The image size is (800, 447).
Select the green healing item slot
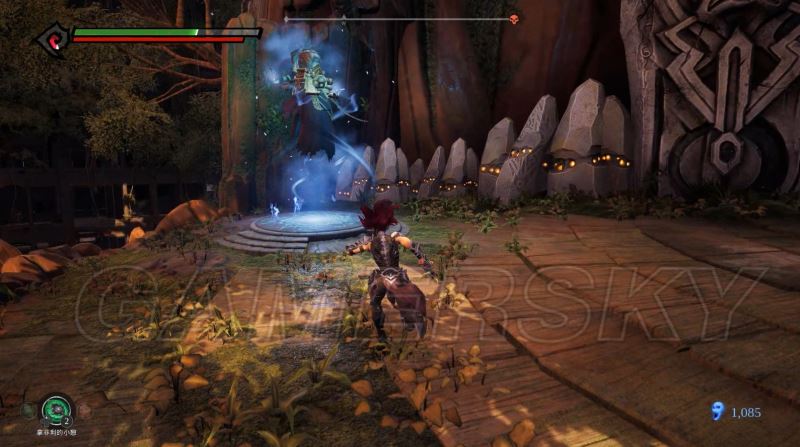coord(56,409)
